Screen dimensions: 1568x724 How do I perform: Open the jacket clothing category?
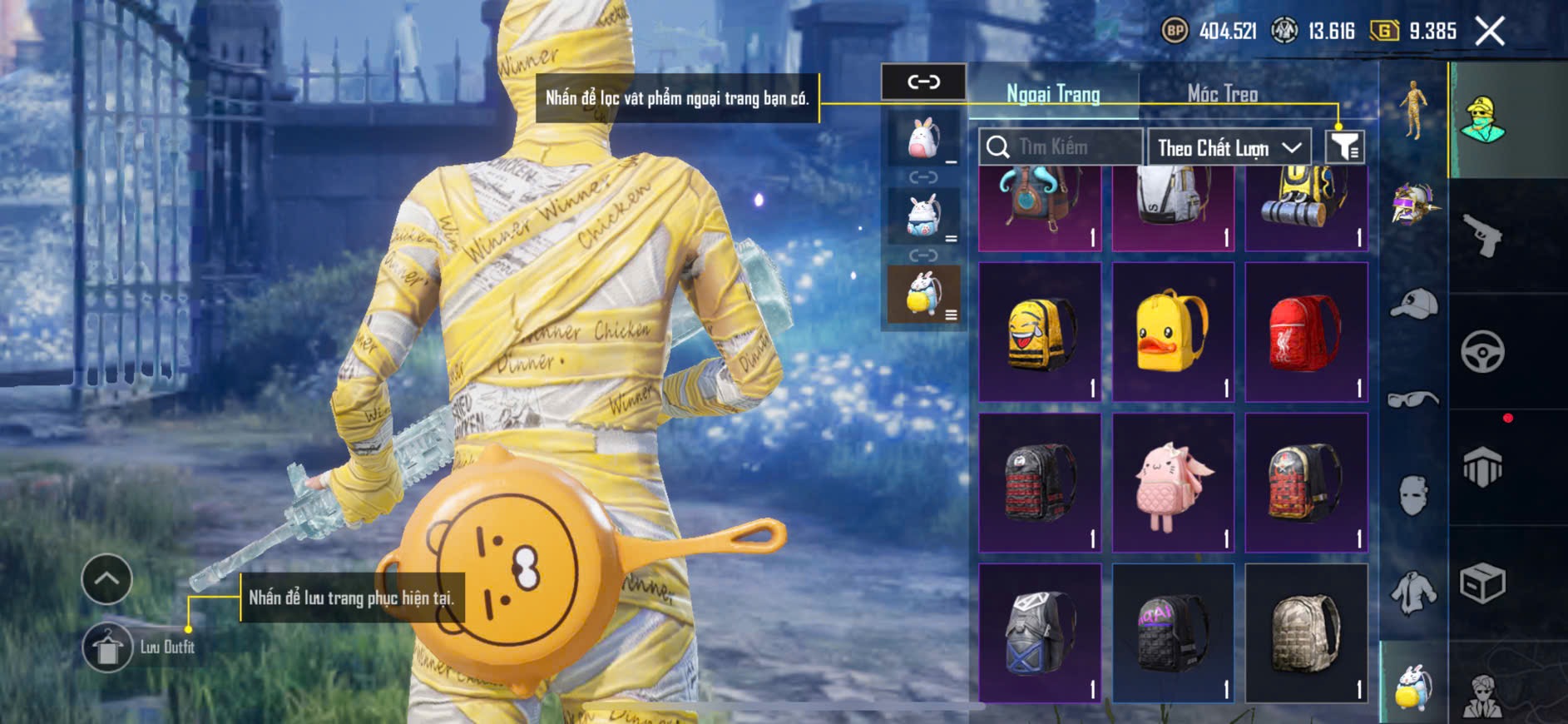click(x=1413, y=593)
